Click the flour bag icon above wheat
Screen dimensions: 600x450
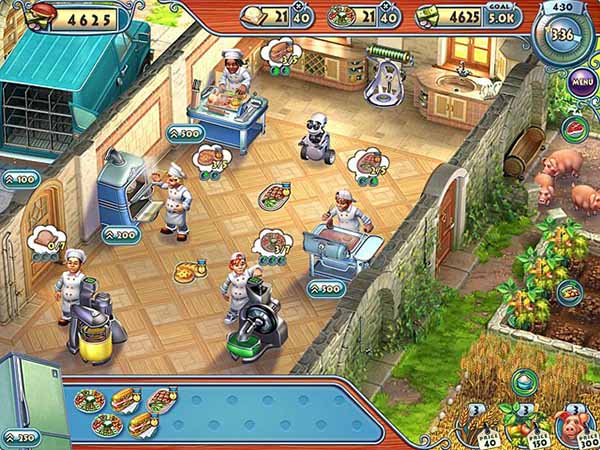coord(521,383)
